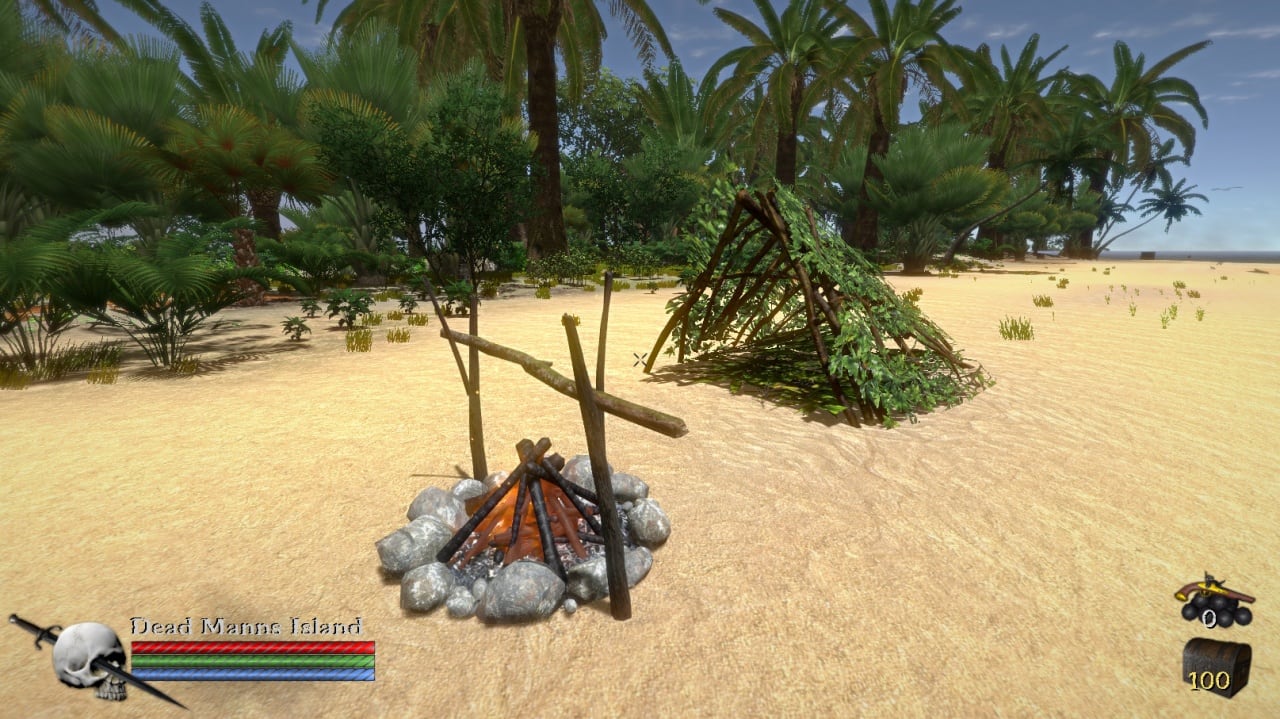This screenshot has height=719, width=1280.
Task: Open the treasure chest gold icon
Action: tap(1216, 665)
